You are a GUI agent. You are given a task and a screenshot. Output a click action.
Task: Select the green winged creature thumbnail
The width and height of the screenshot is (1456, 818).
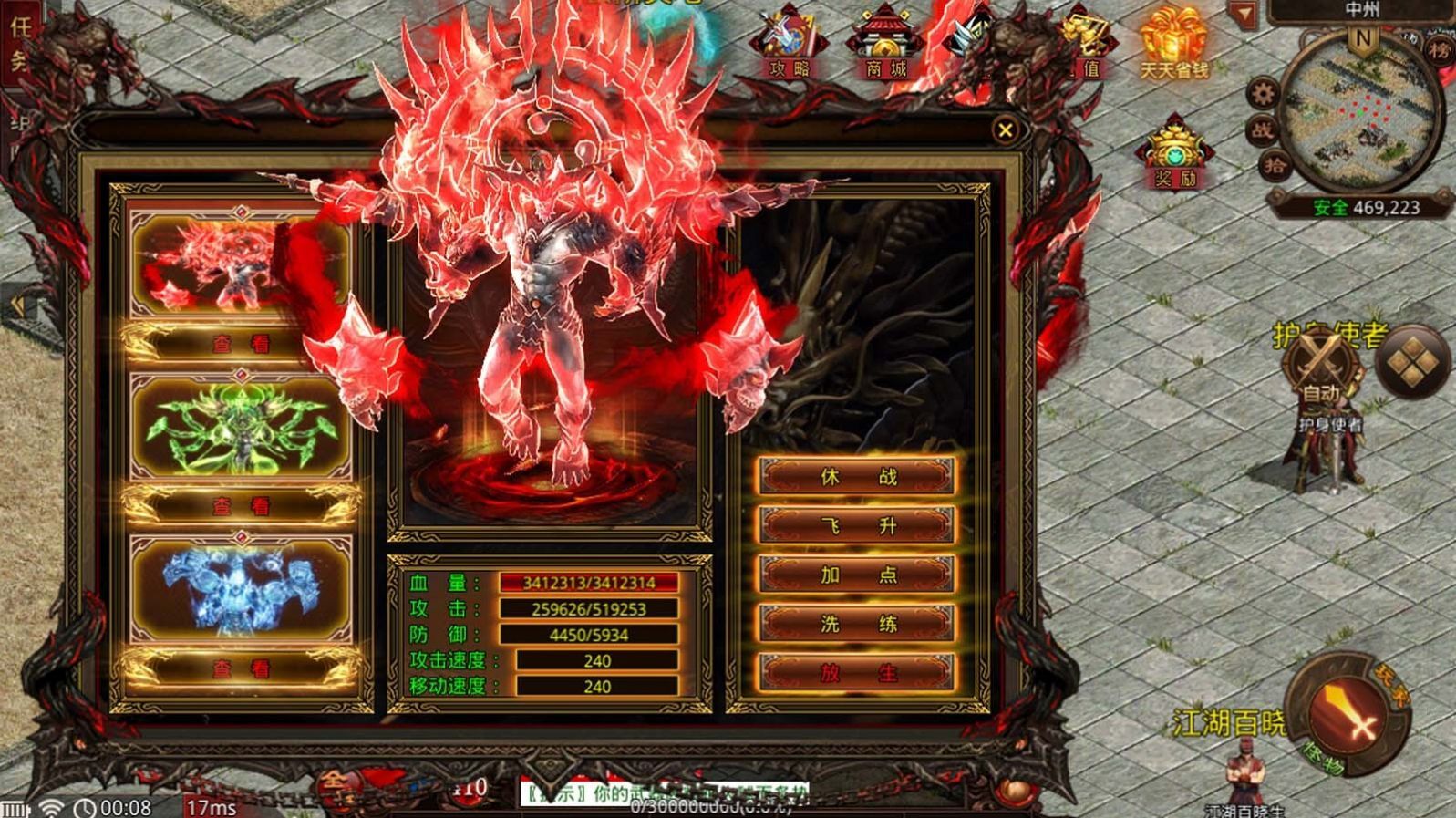click(241, 427)
